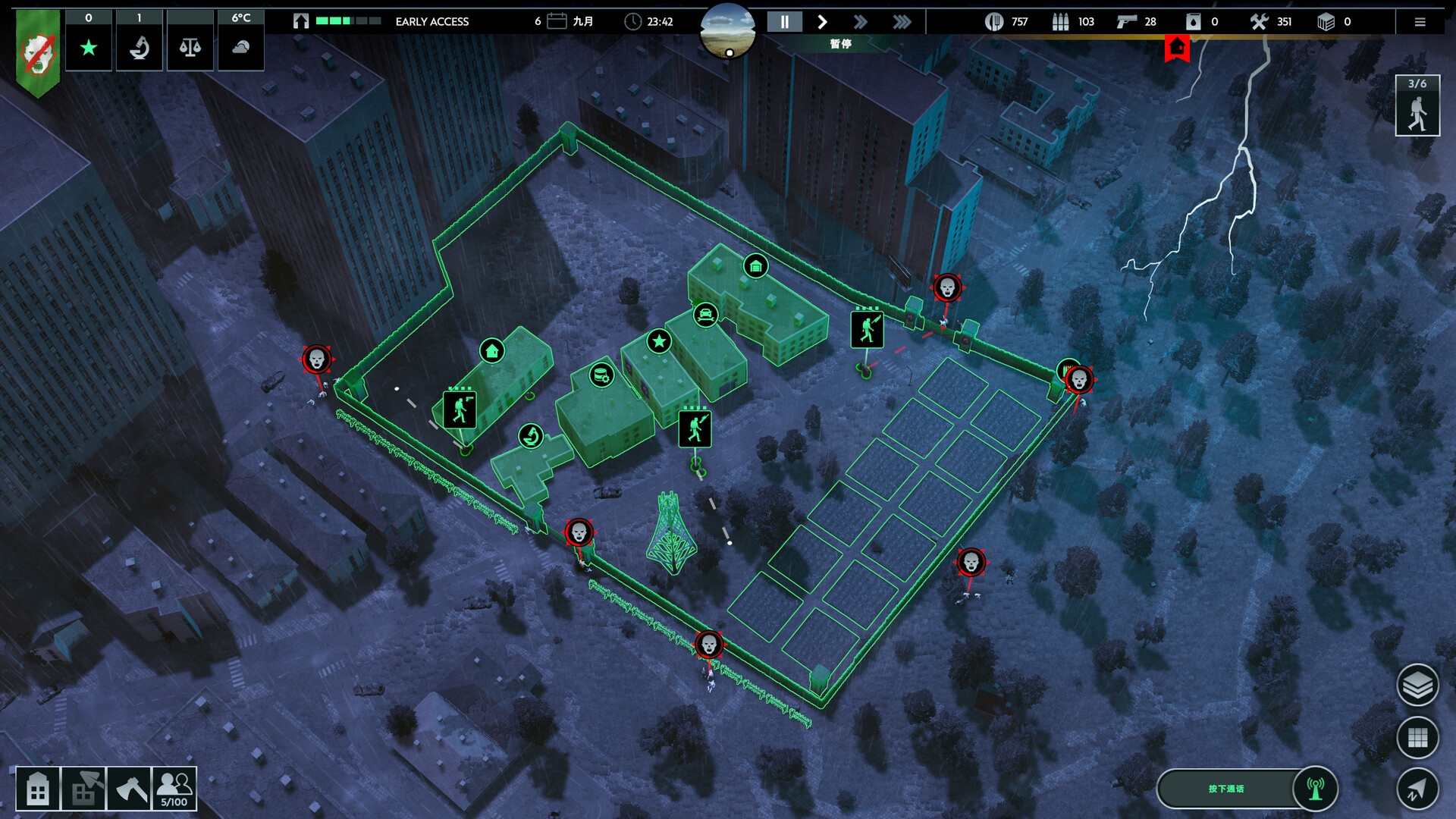1456x819 pixels.
Task: Open the hamburger main menu
Action: (1420, 22)
